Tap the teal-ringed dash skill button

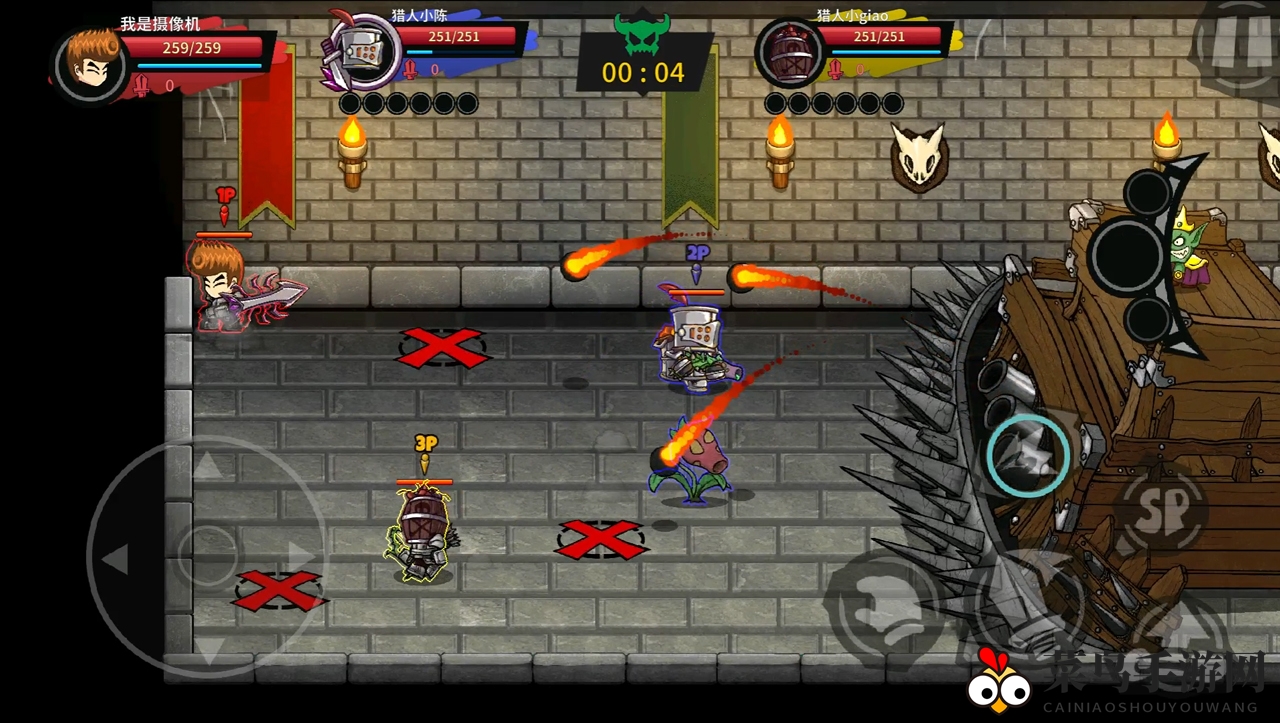point(1028,456)
